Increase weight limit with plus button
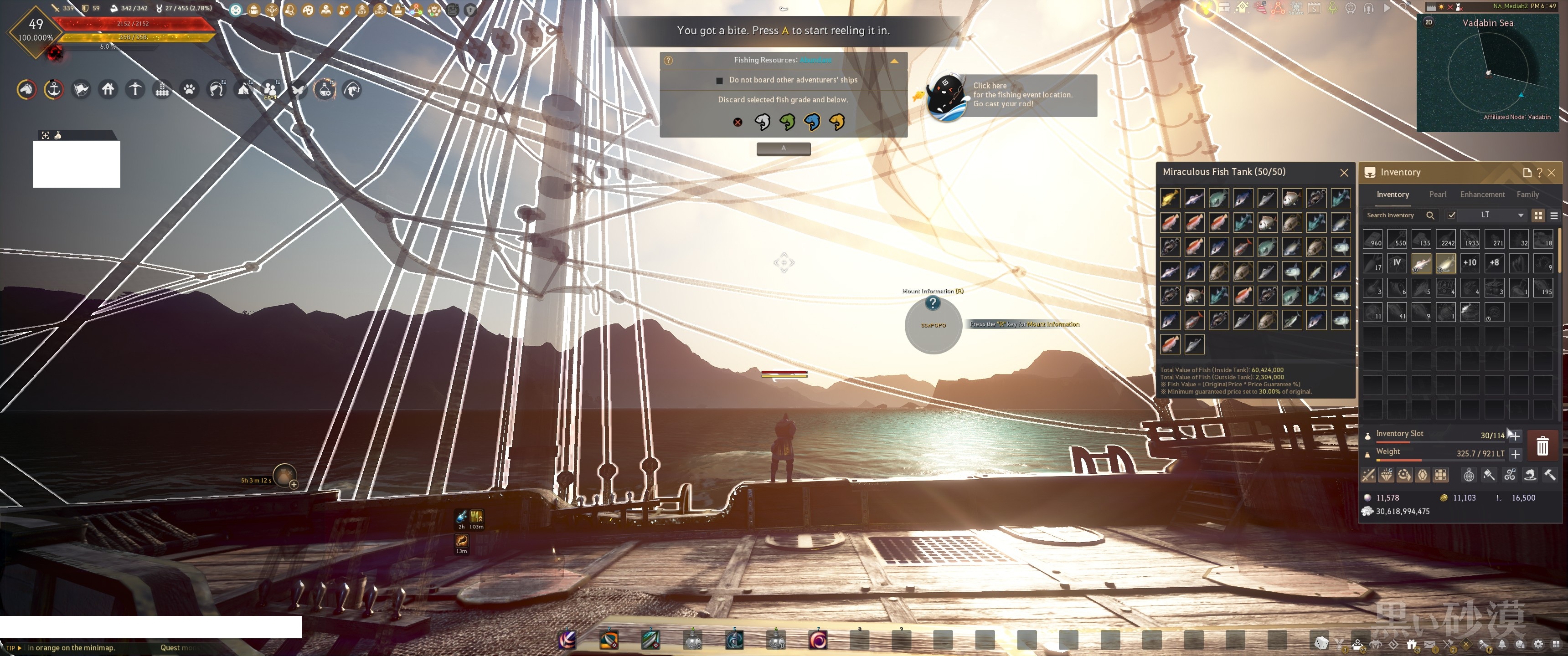Viewport: 1568px width, 656px height. click(1515, 454)
